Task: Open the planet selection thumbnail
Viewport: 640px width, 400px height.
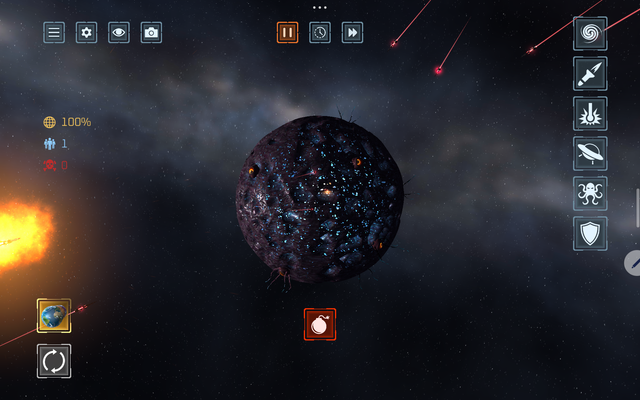Action: pos(54,316)
